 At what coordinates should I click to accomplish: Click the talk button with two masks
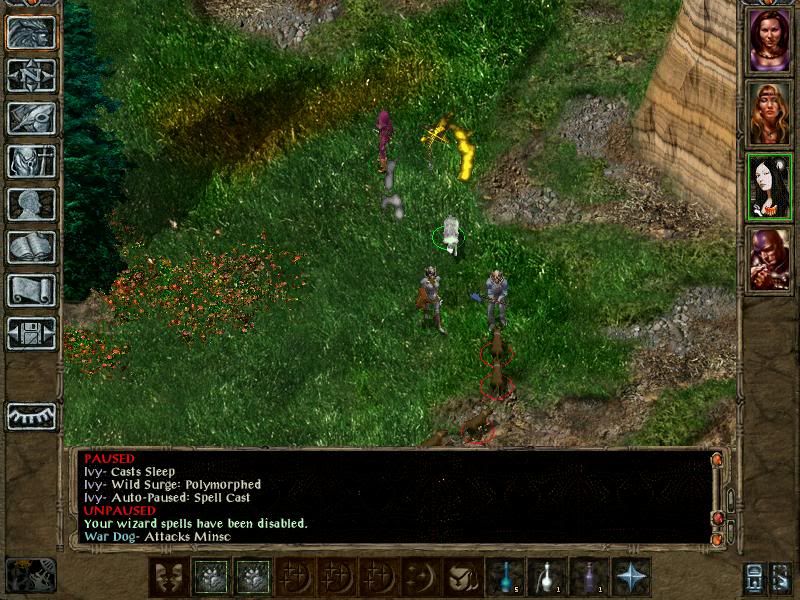click(169, 577)
